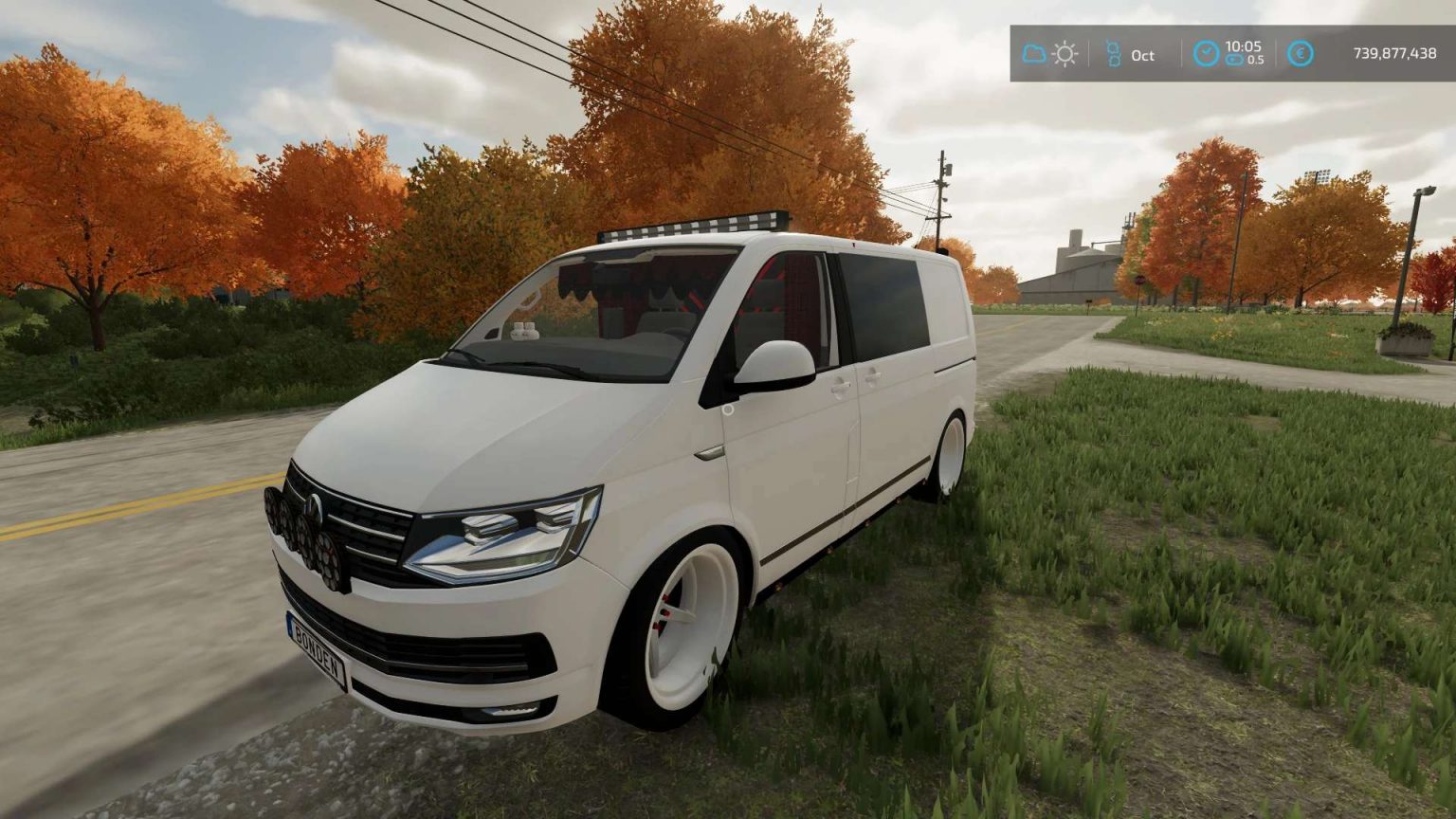Click the crop calendar icon beside Oct
This screenshot has width=1456, height=819.
tap(1115, 54)
